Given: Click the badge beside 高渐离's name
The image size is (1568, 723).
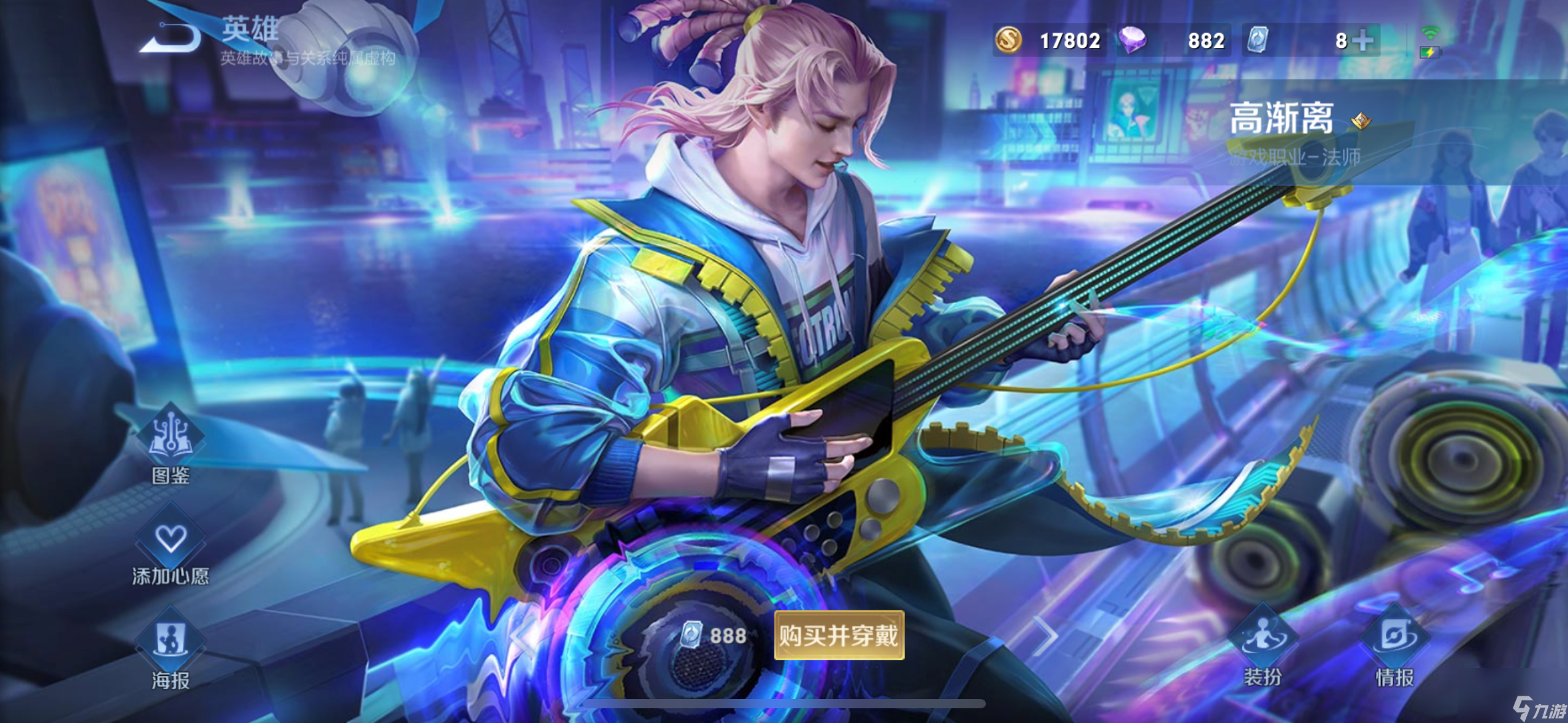Looking at the screenshot, I should pyautogui.click(x=1361, y=120).
